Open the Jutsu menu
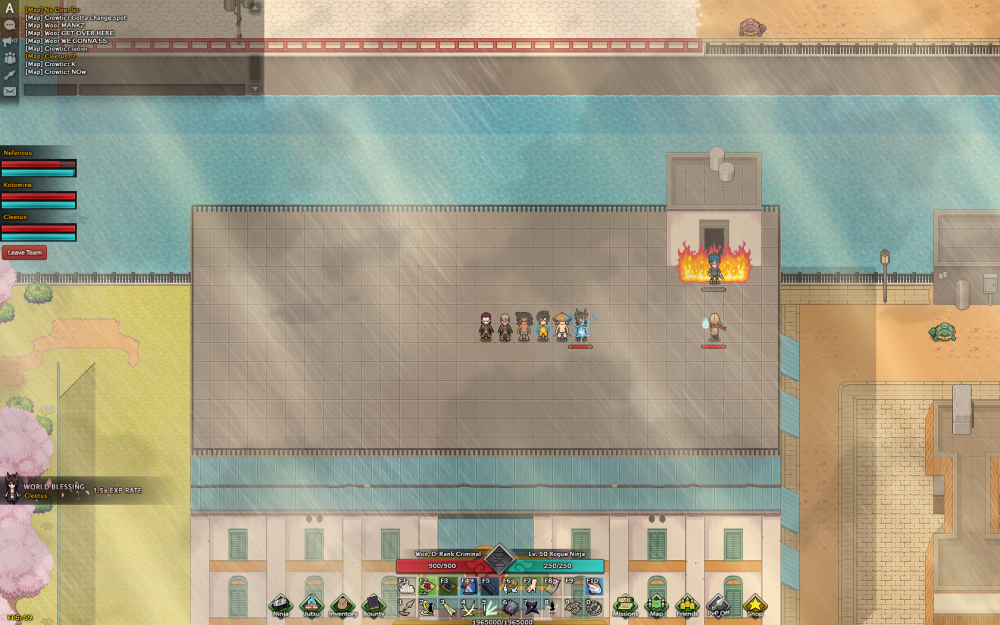 click(312, 605)
